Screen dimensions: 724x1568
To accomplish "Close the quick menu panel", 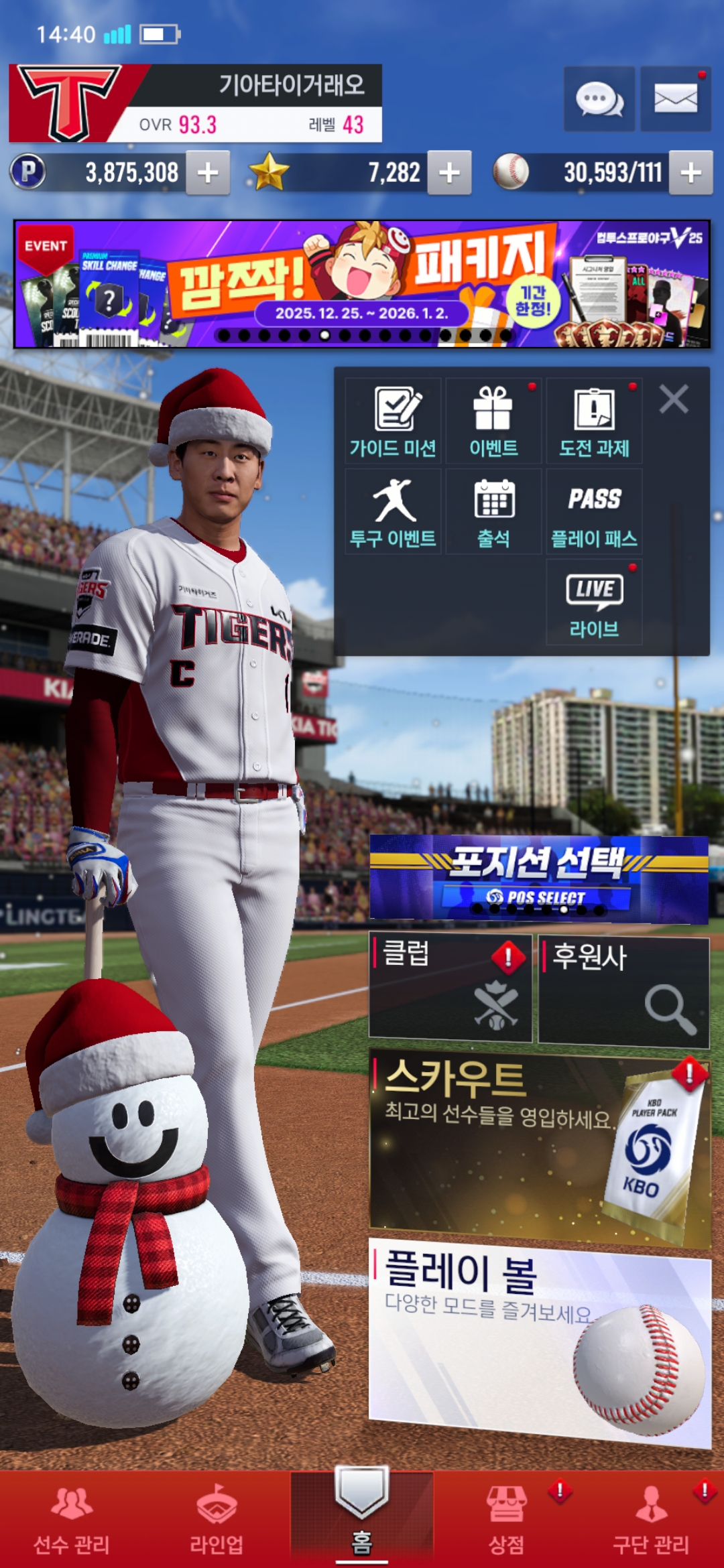I will click(674, 399).
